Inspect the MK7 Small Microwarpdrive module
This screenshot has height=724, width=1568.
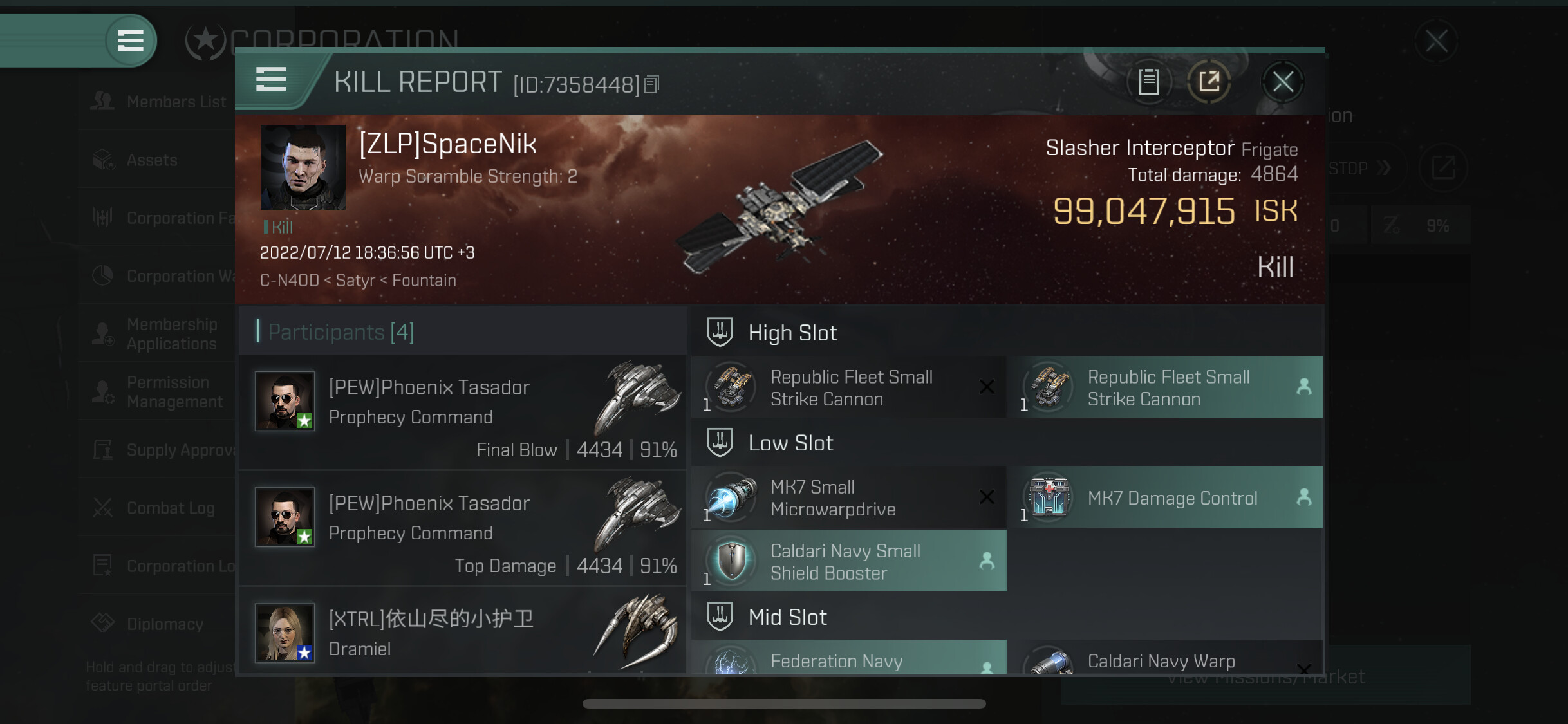(848, 497)
